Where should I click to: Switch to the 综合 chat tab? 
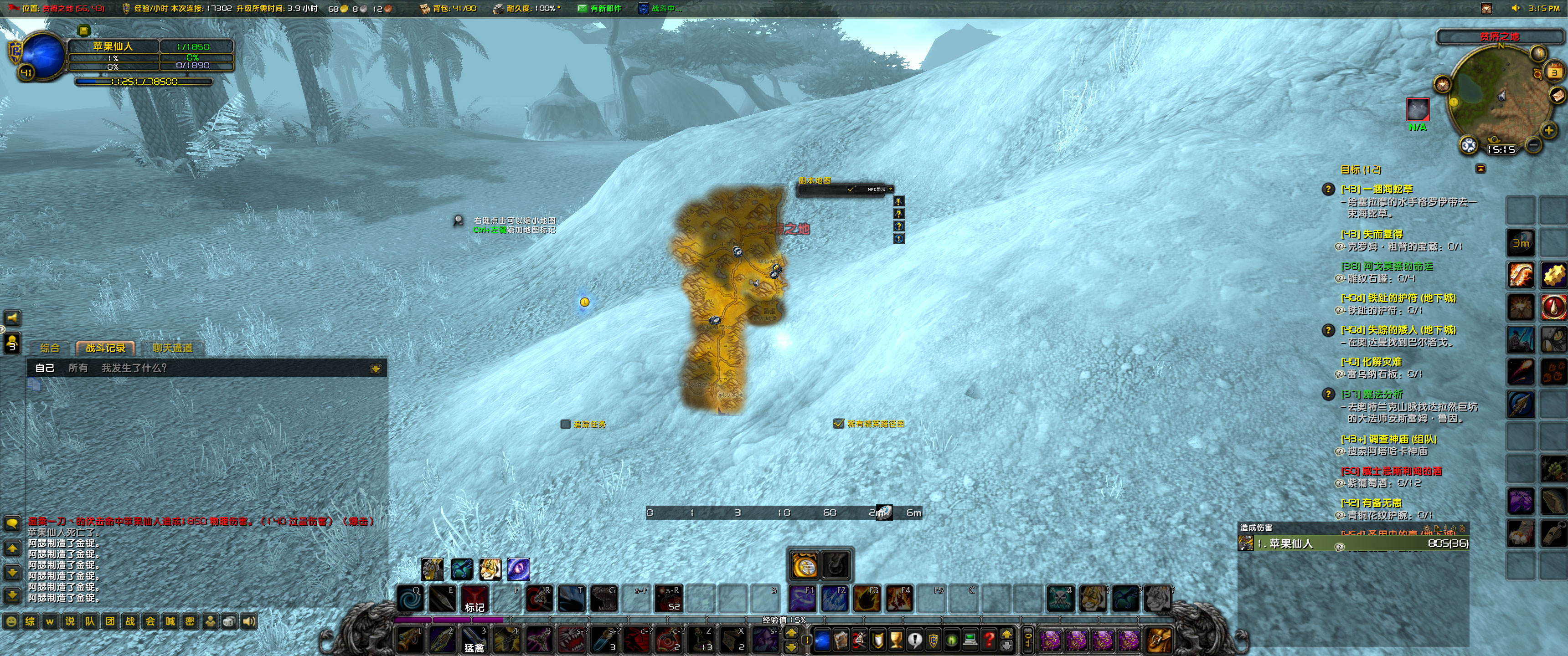(x=51, y=348)
